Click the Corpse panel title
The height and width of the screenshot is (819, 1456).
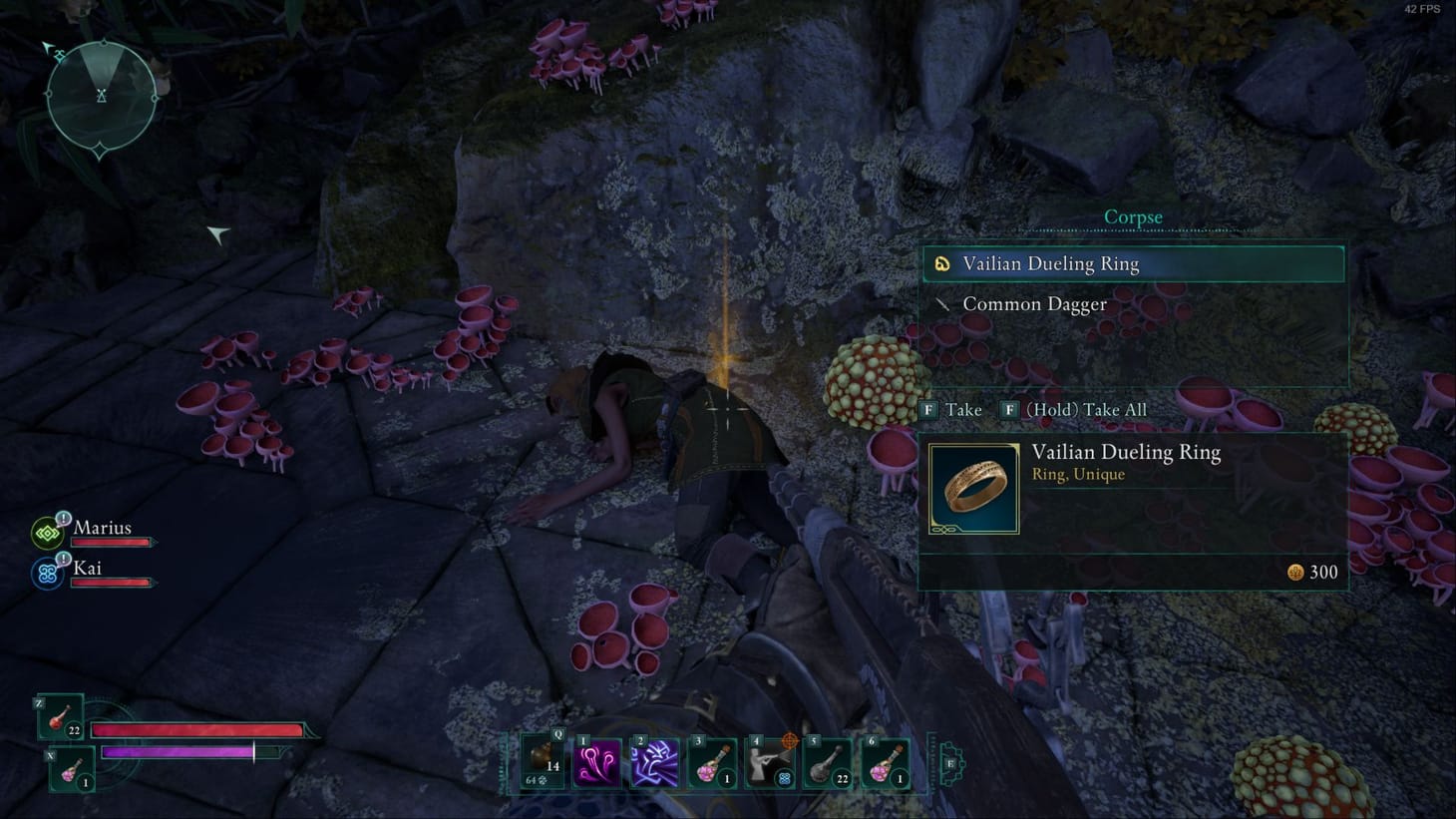1132,216
